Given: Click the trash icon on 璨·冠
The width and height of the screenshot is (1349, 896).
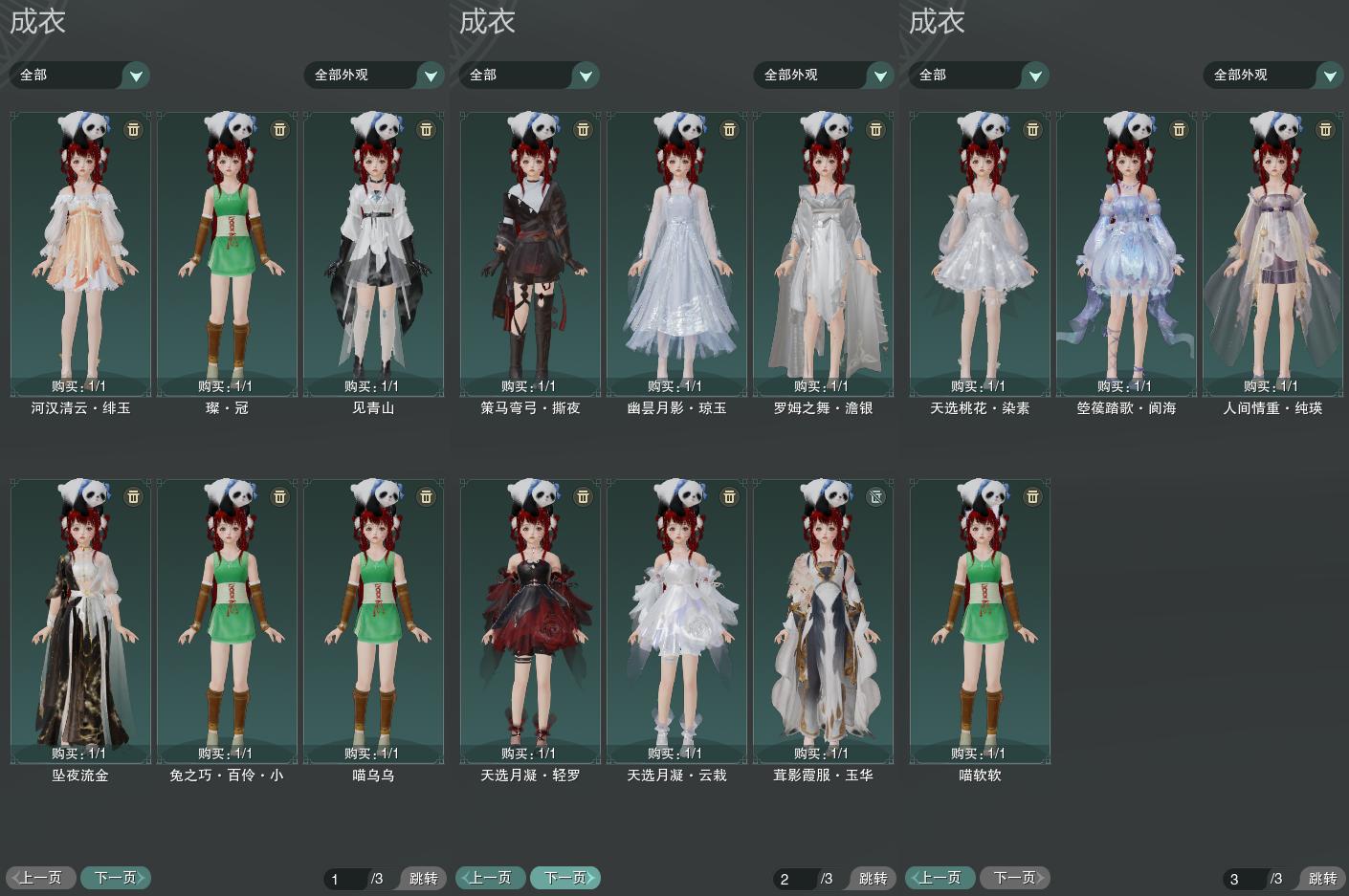Looking at the screenshot, I should coord(280,129).
